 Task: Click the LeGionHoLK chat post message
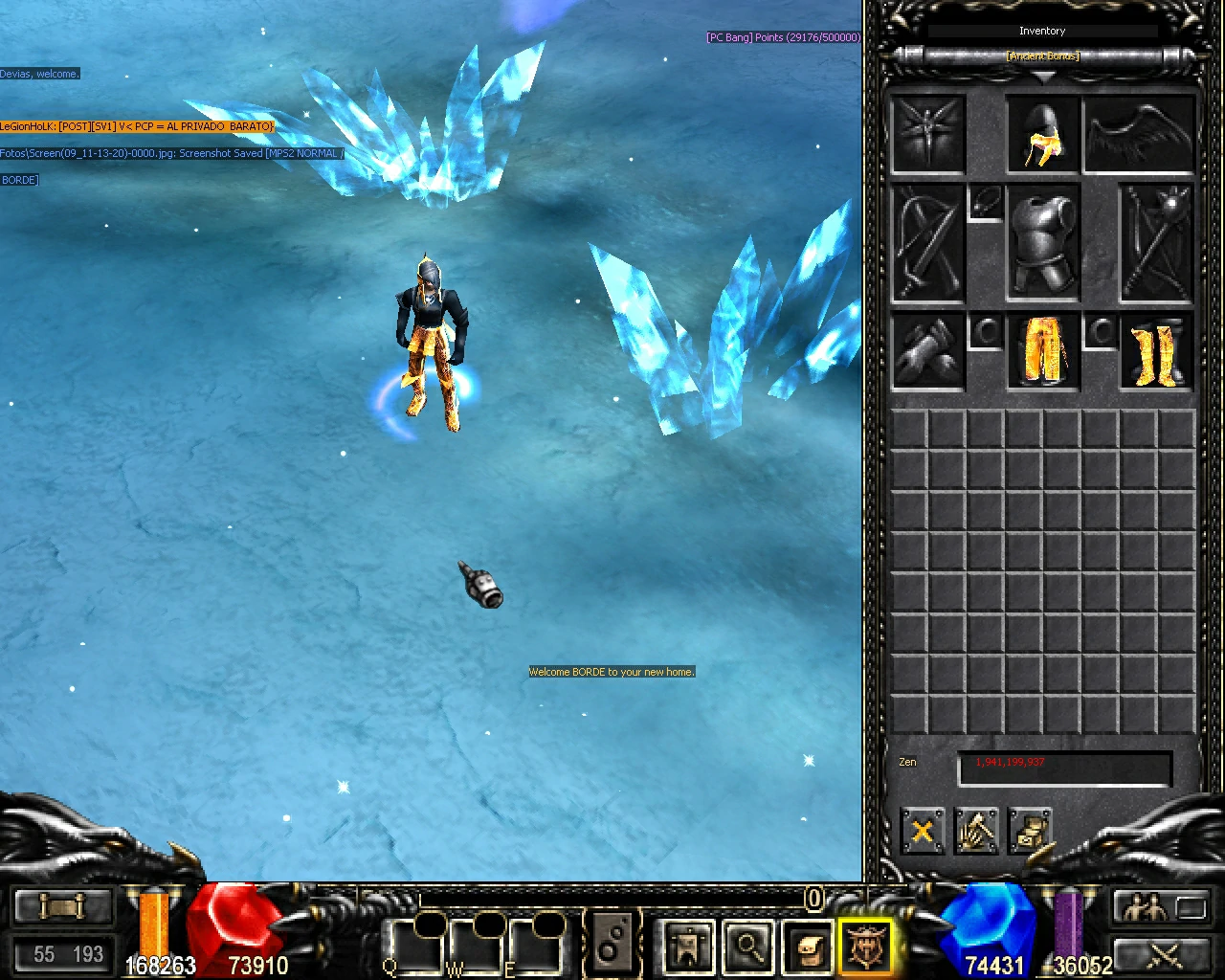point(137,125)
